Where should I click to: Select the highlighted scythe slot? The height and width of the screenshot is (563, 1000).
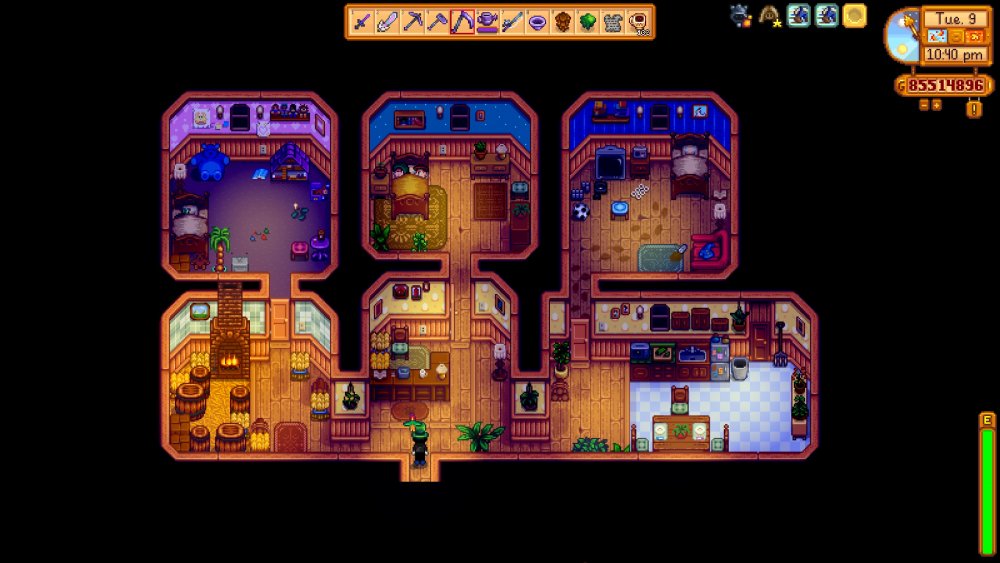(x=462, y=21)
